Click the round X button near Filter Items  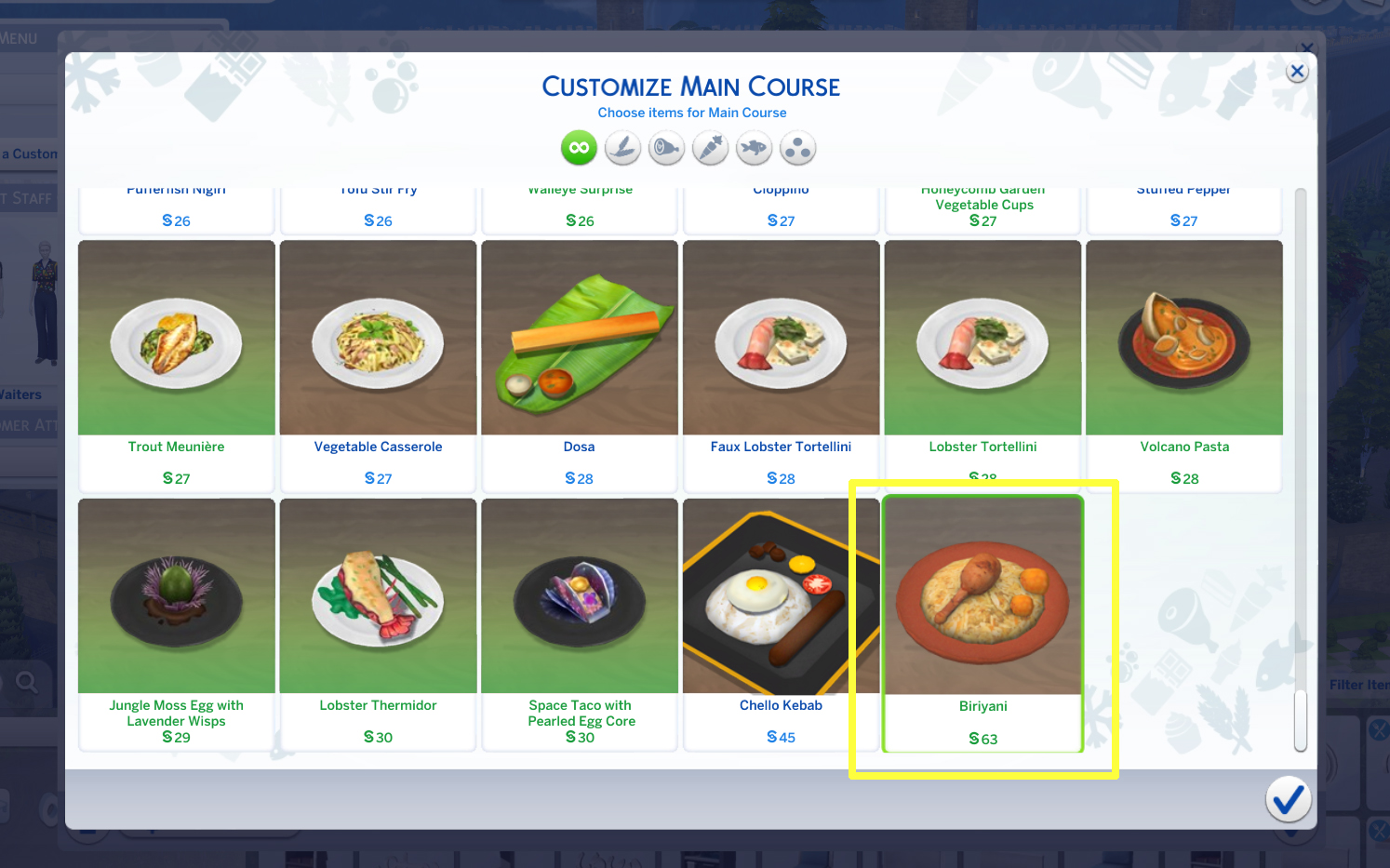click(1380, 728)
